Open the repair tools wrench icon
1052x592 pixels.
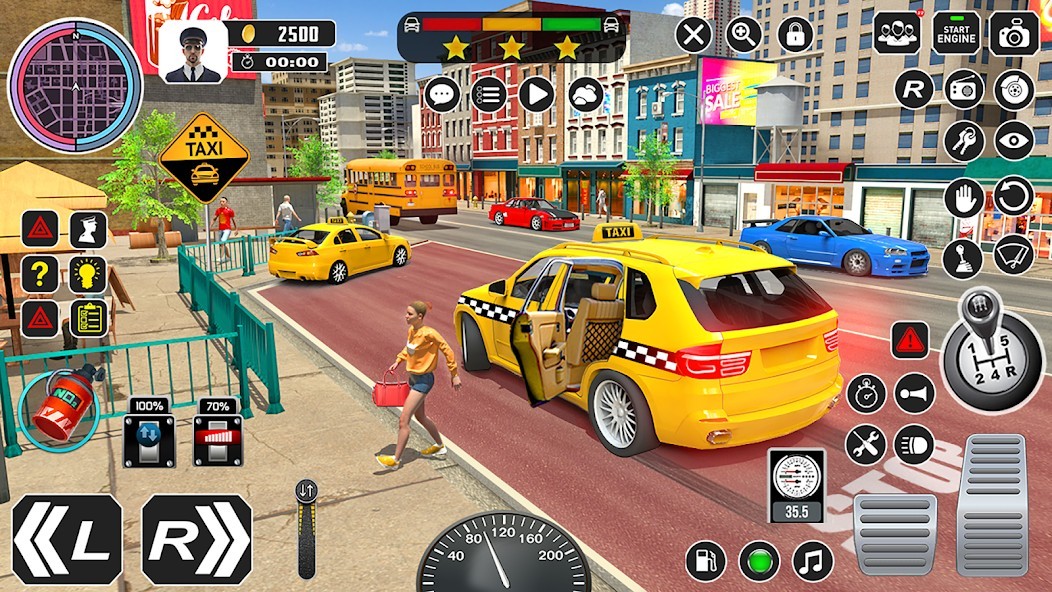pos(865,444)
